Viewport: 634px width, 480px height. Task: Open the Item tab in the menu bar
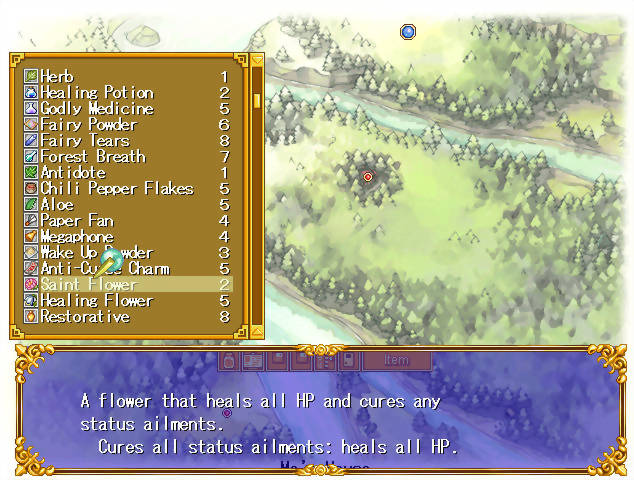[396, 360]
